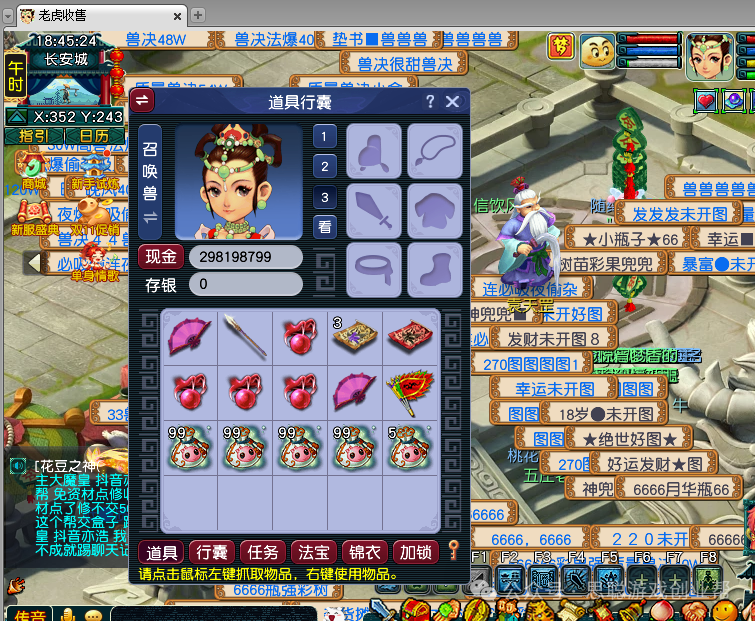Close the 道具行囊 inventory window
Viewport: 755px width, 621px height.
[452, 101]
